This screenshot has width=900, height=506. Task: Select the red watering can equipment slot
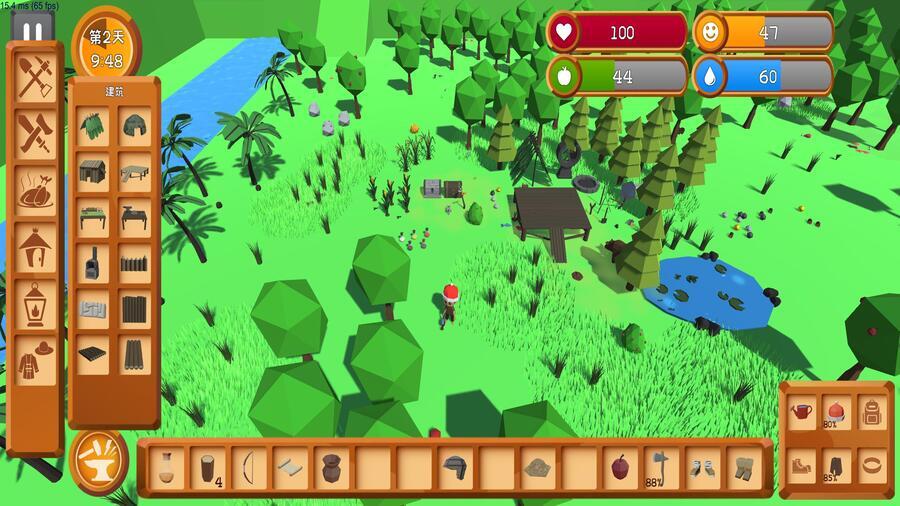(x=800, y=411)
